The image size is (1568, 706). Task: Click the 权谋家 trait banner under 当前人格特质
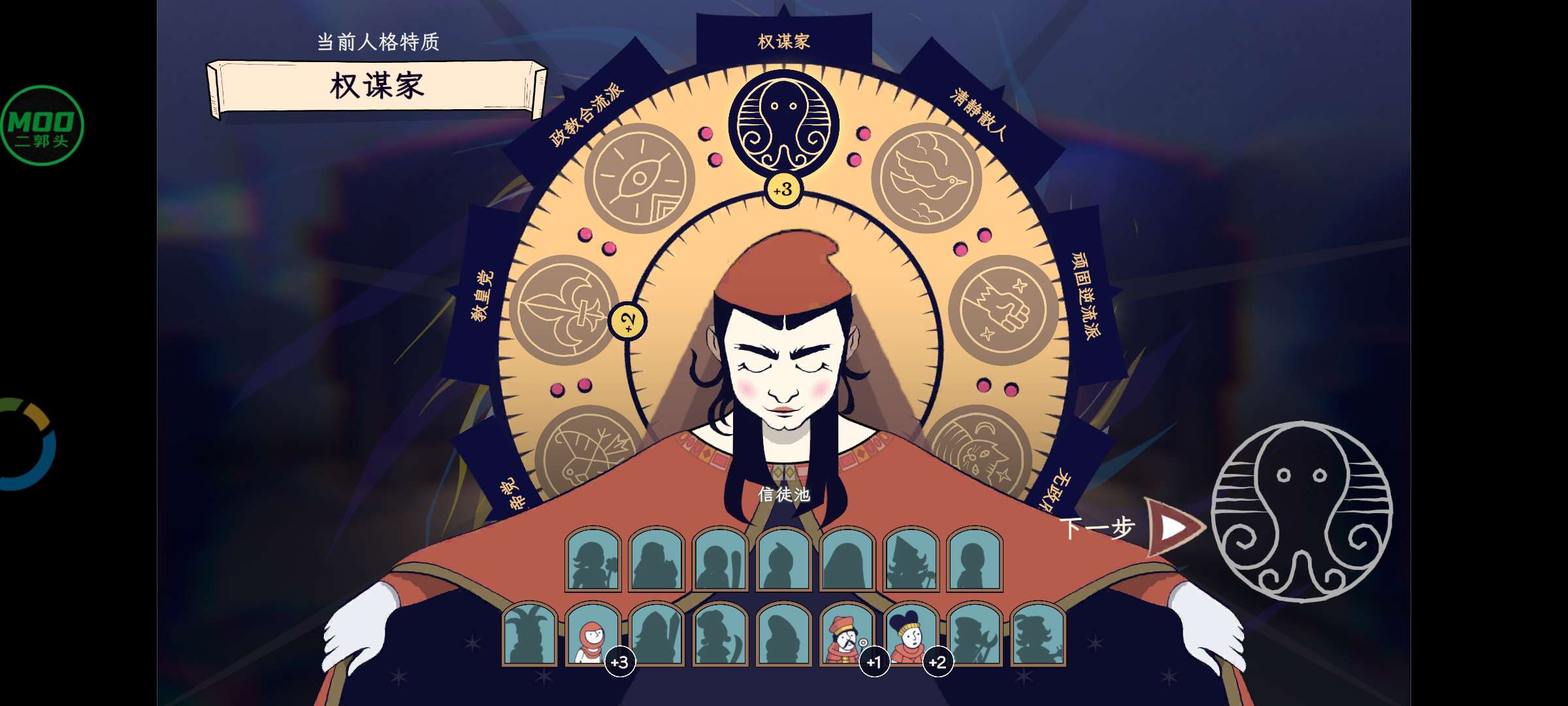[x=374, y=88]
